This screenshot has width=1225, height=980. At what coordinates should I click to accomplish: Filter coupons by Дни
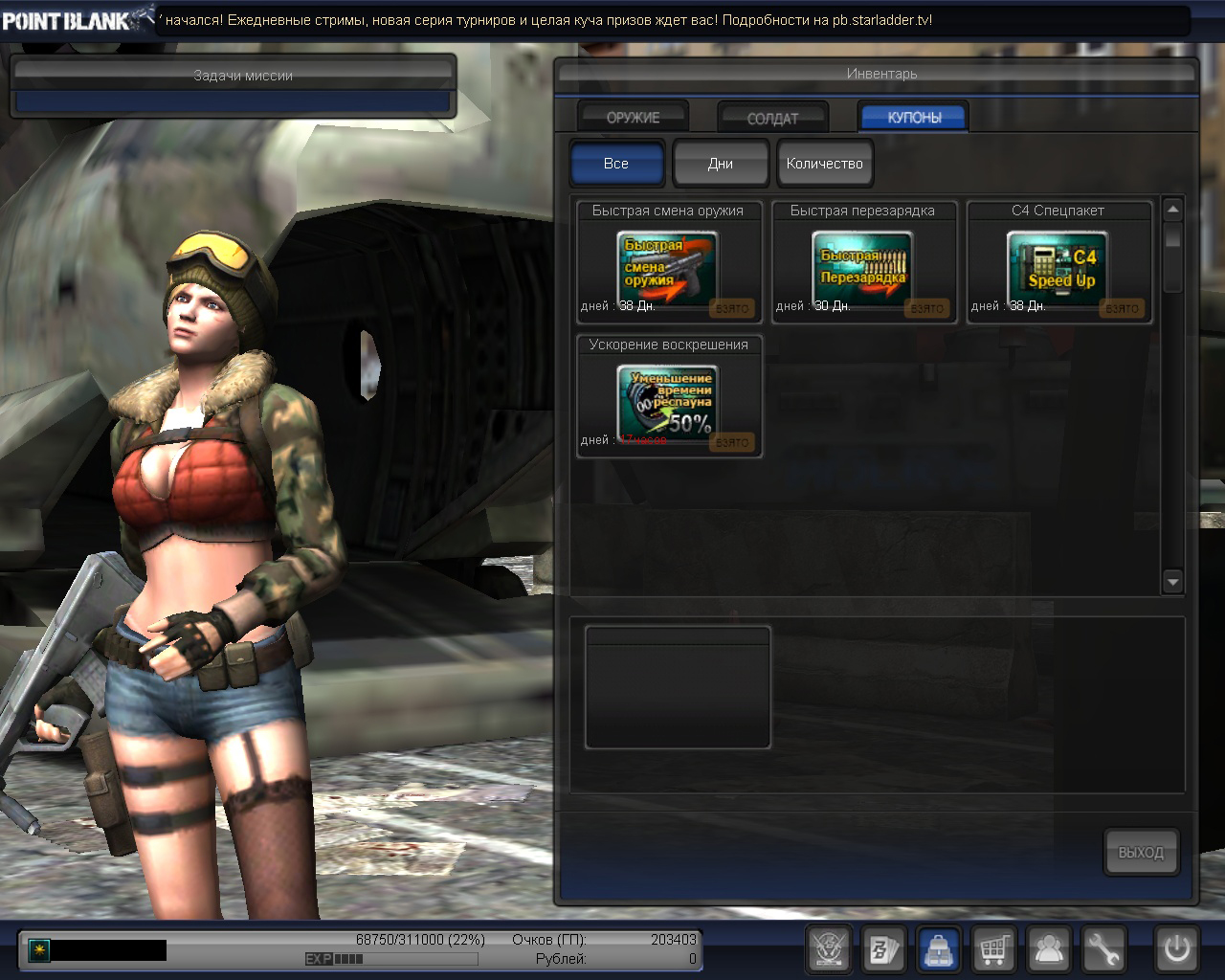pyautogui.click(x=721, y=163)
